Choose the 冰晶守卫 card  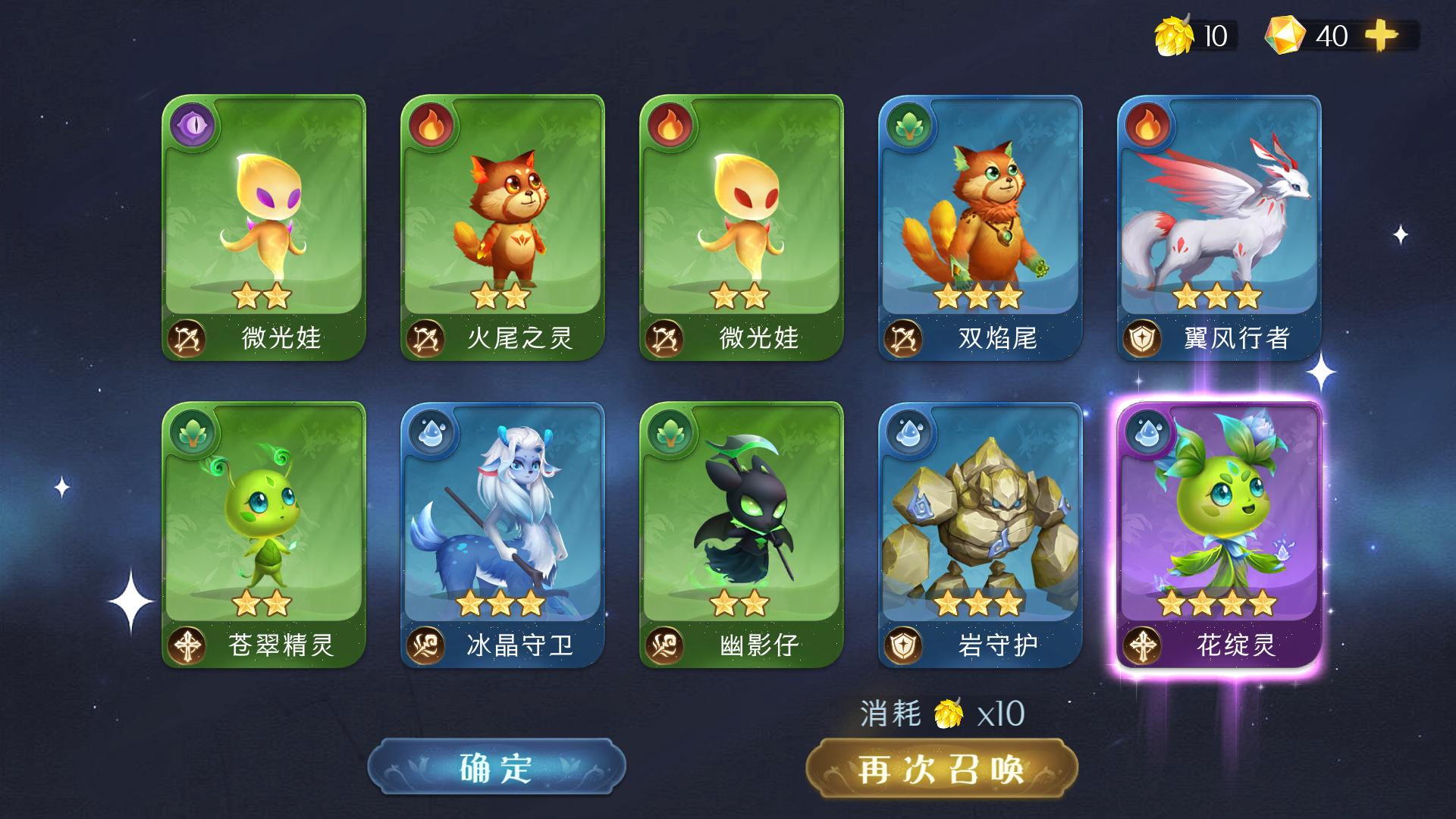503,535
